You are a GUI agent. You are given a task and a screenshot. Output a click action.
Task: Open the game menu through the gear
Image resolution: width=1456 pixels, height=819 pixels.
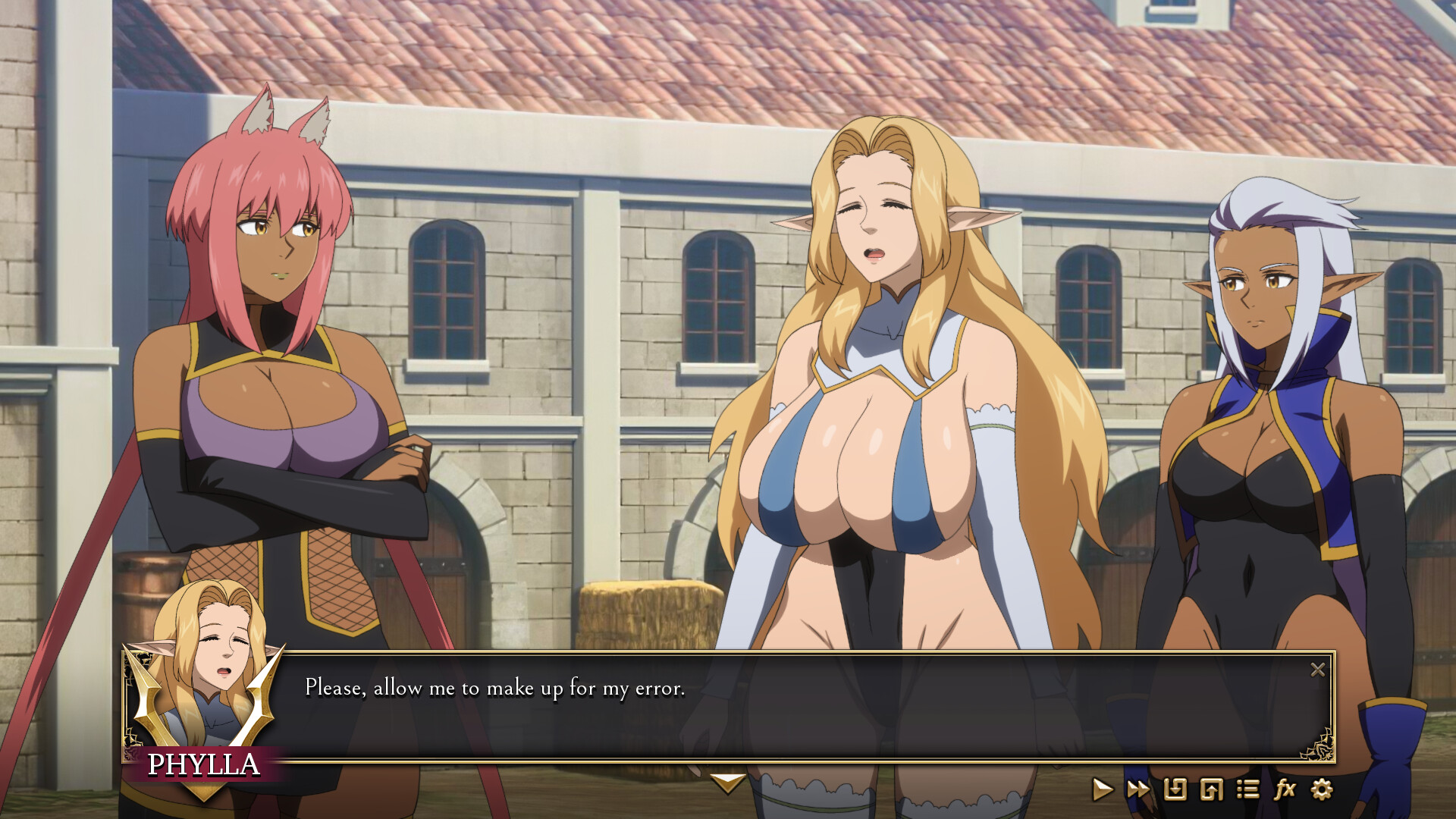(1323, 789)
